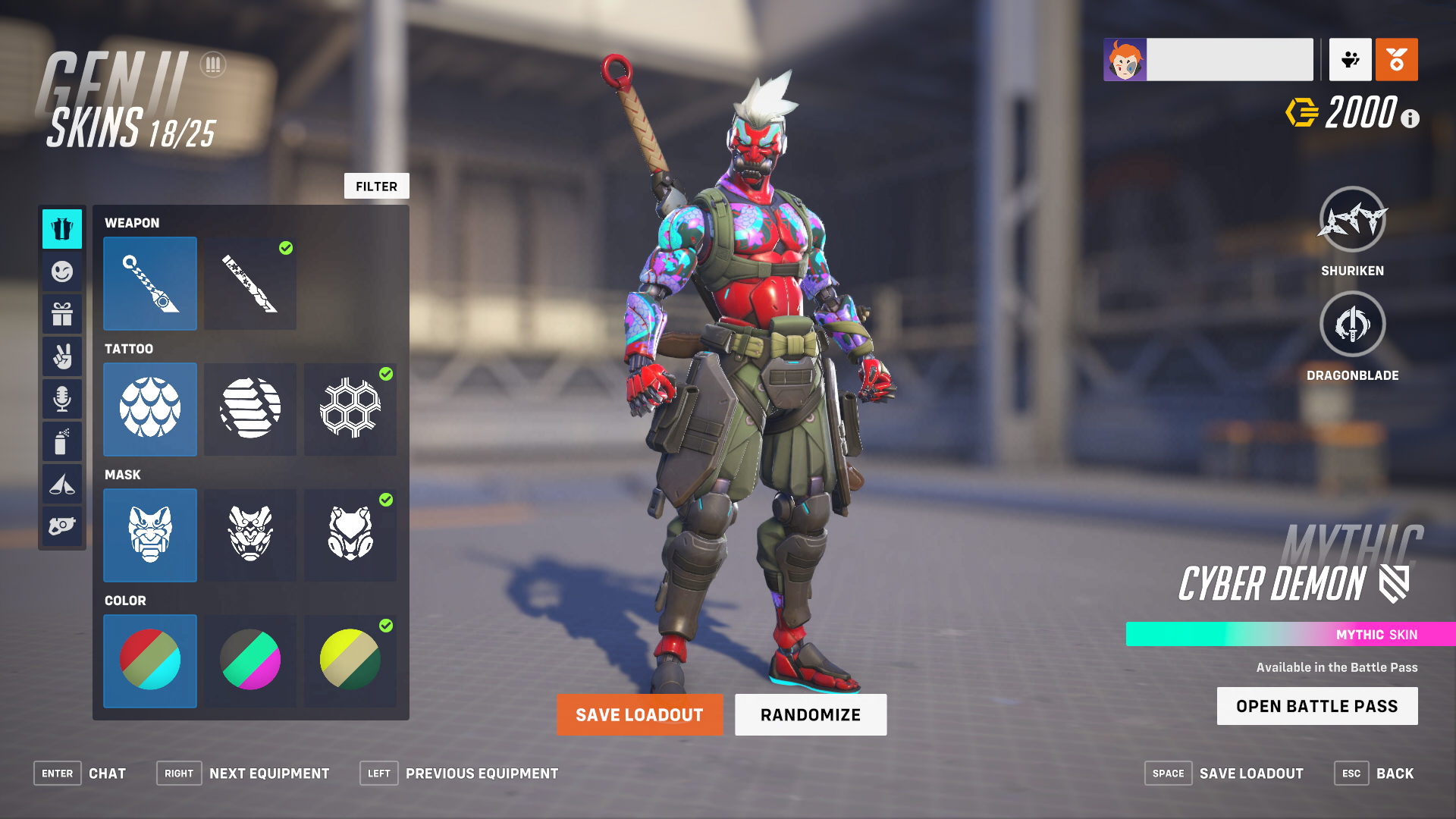The height and width of the screenshot is (819, 1456).
Task: Open the Emotes category in the sidebar
Action: pyautogui.click(x=62, y=271)
